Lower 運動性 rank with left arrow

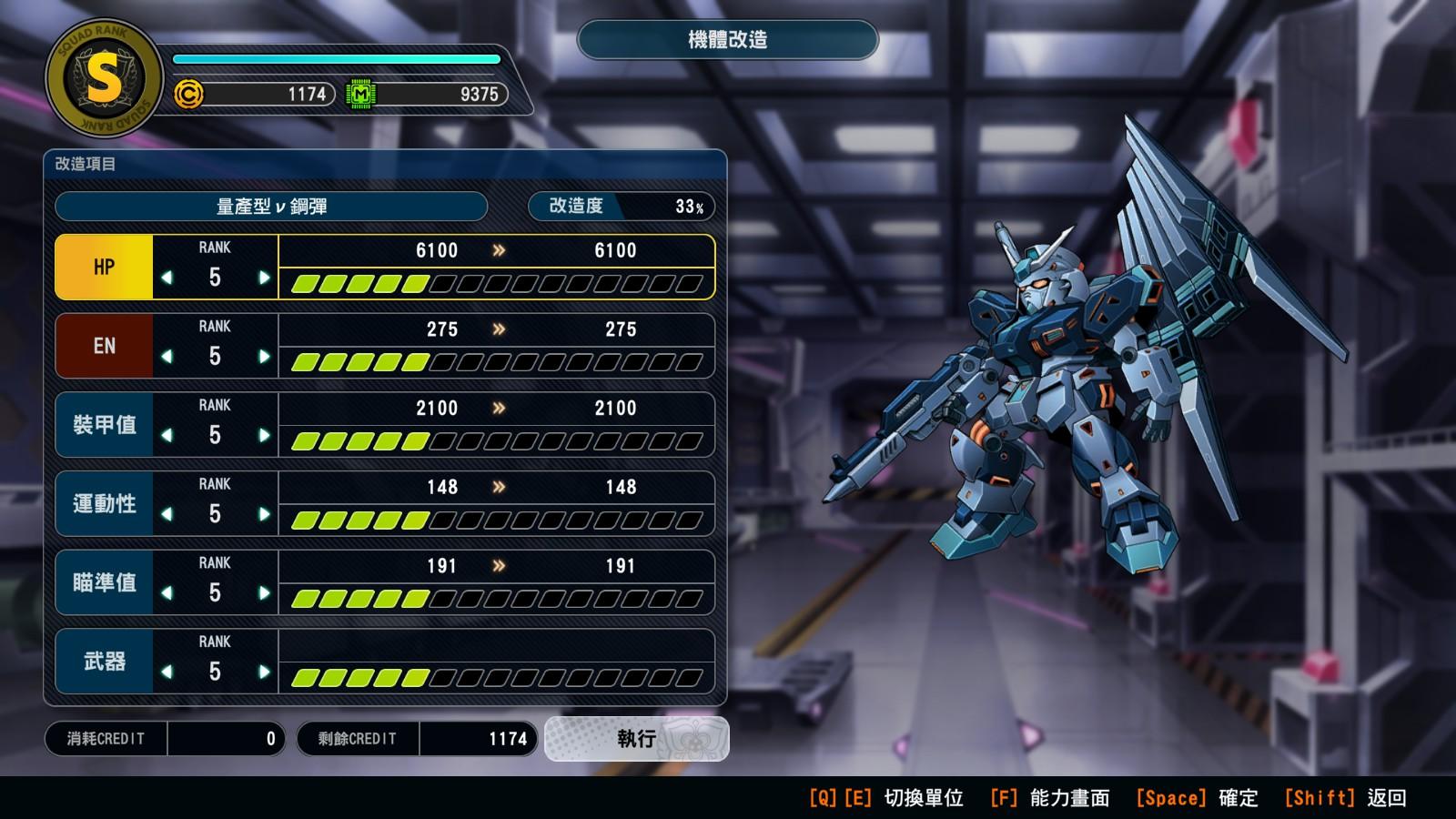[167, 514]
